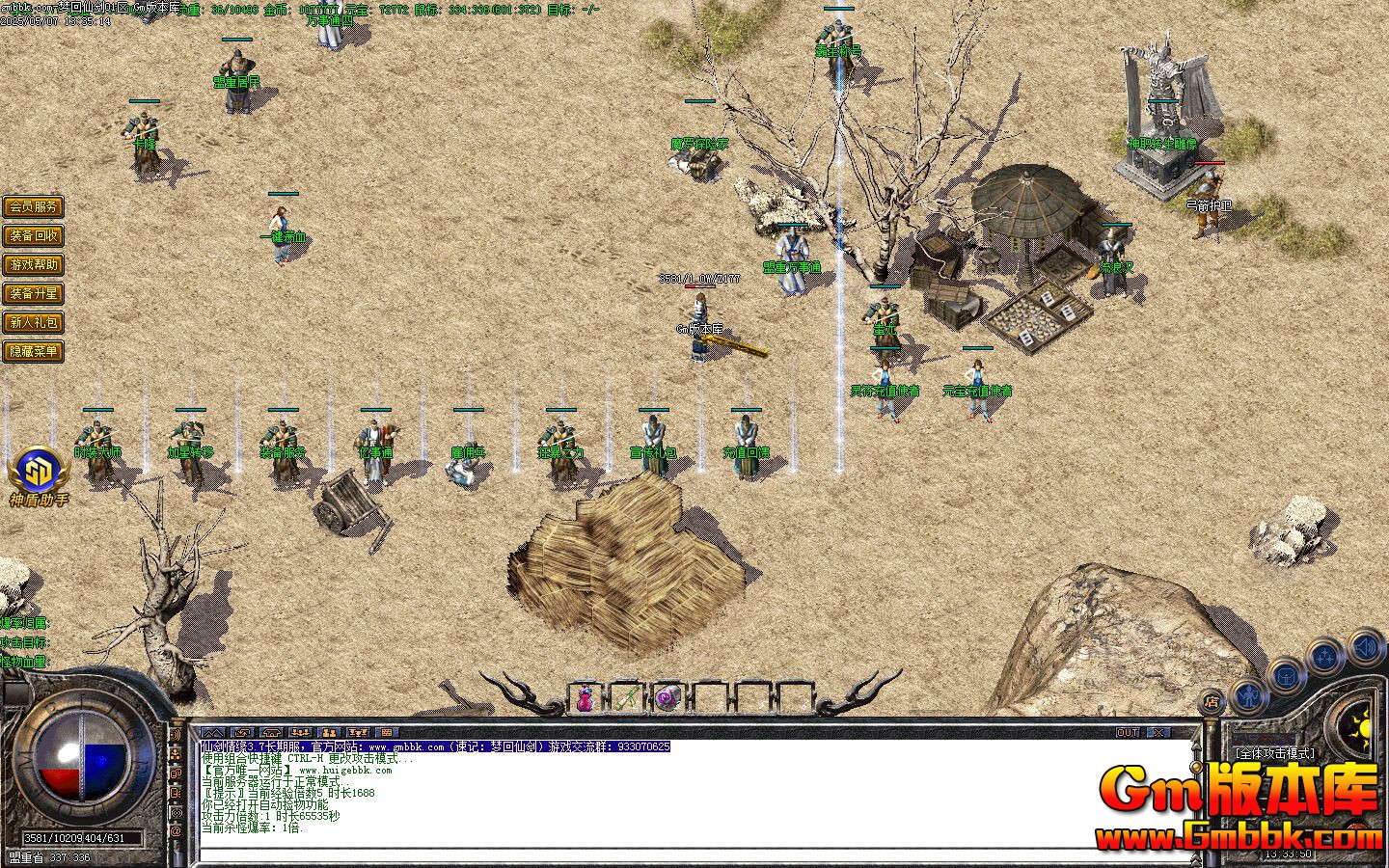Select the @ chat channel button
Screen dimensions: 1389x868
[177, 830]
